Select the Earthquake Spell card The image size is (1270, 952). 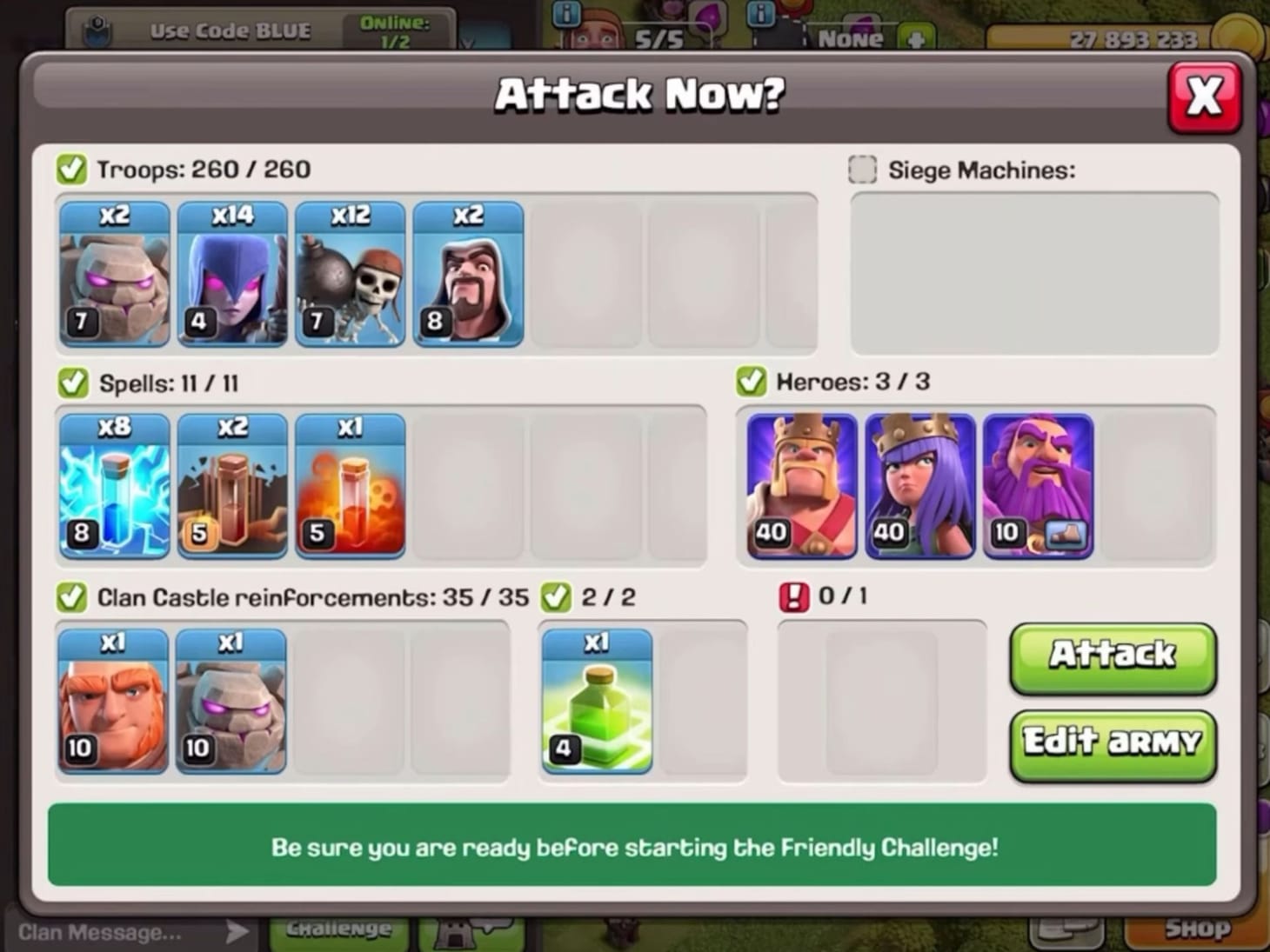[231, 487]
